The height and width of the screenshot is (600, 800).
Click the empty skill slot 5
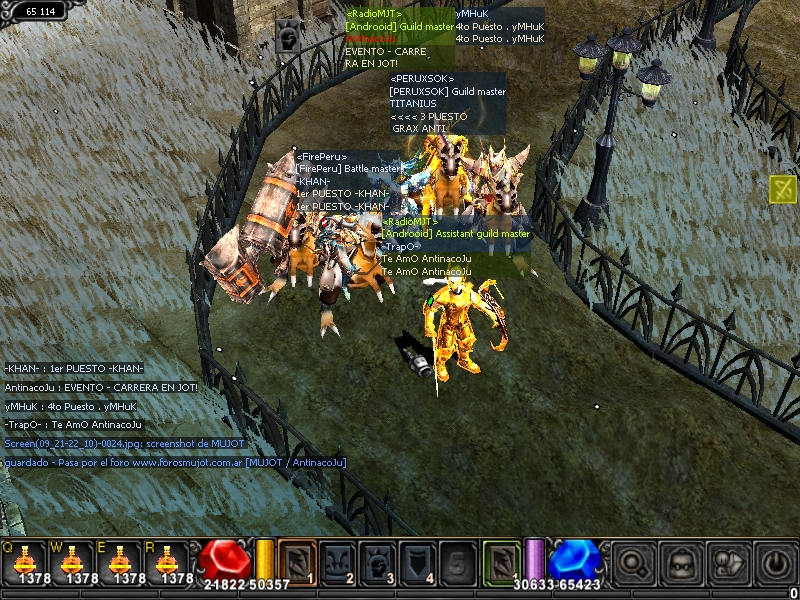coord(456,561)
